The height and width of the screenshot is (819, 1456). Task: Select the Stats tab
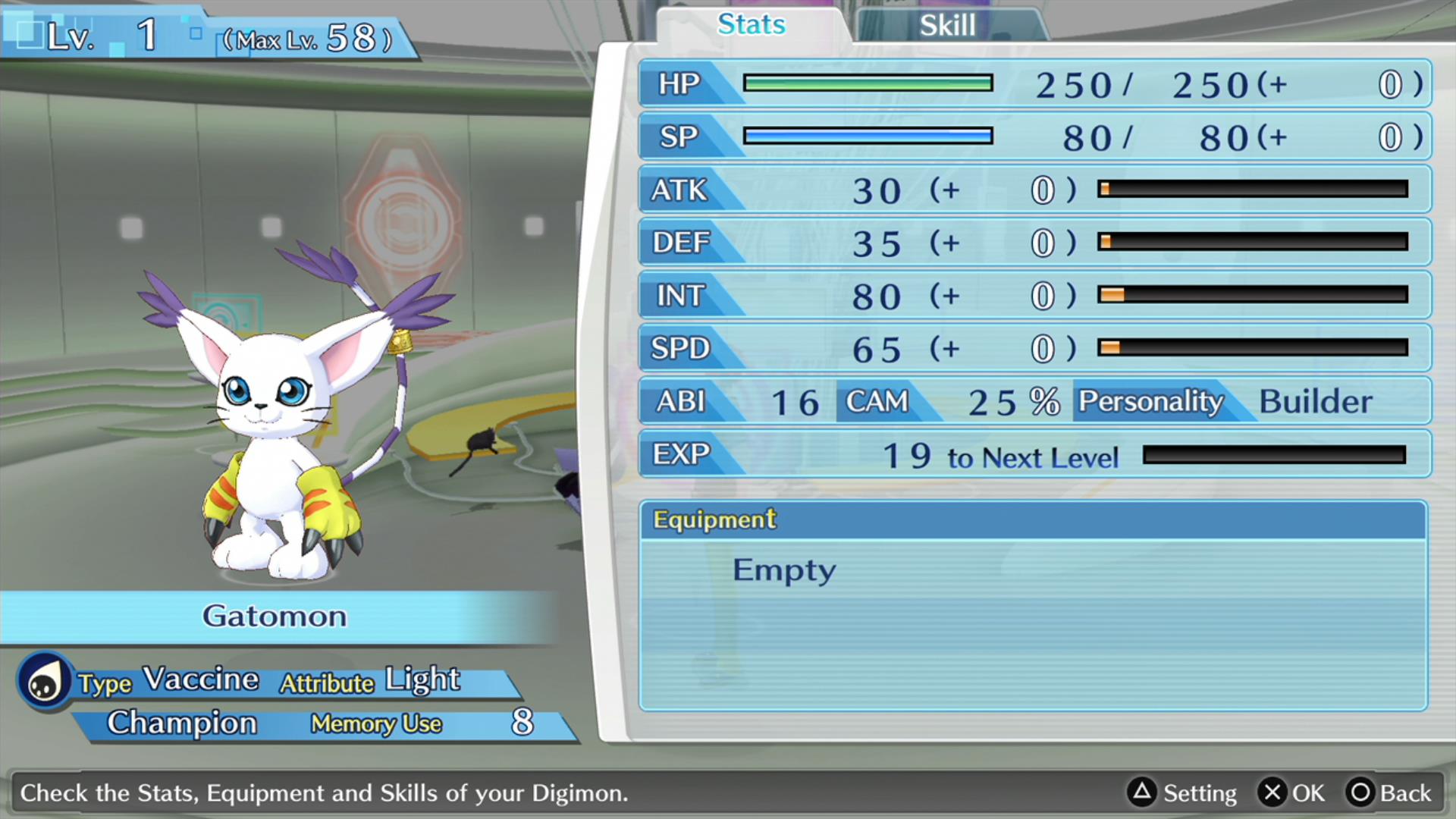pyautogui.click(x=752, y=24)
